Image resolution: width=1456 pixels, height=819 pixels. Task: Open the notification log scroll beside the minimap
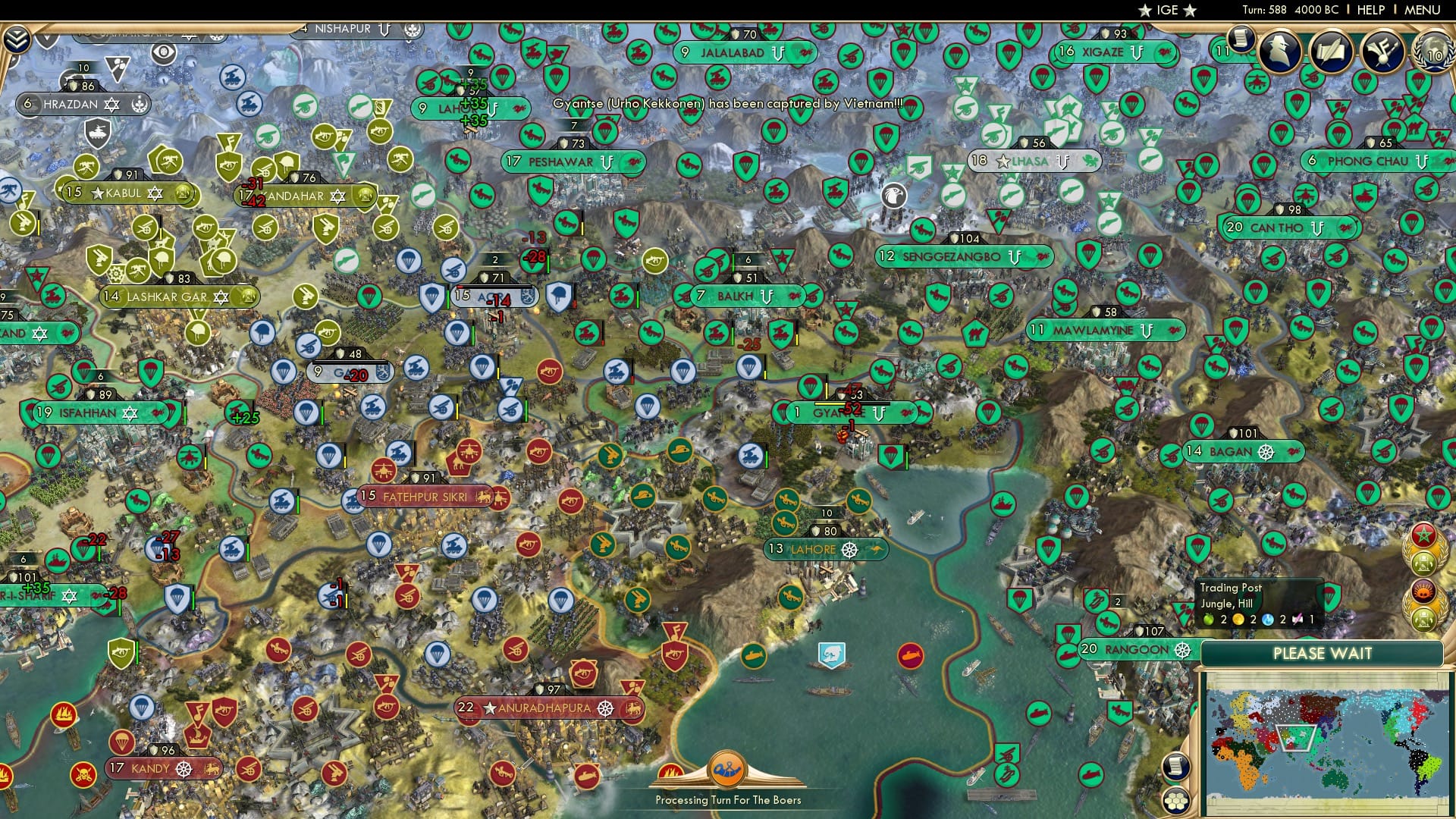[1177, 767]
